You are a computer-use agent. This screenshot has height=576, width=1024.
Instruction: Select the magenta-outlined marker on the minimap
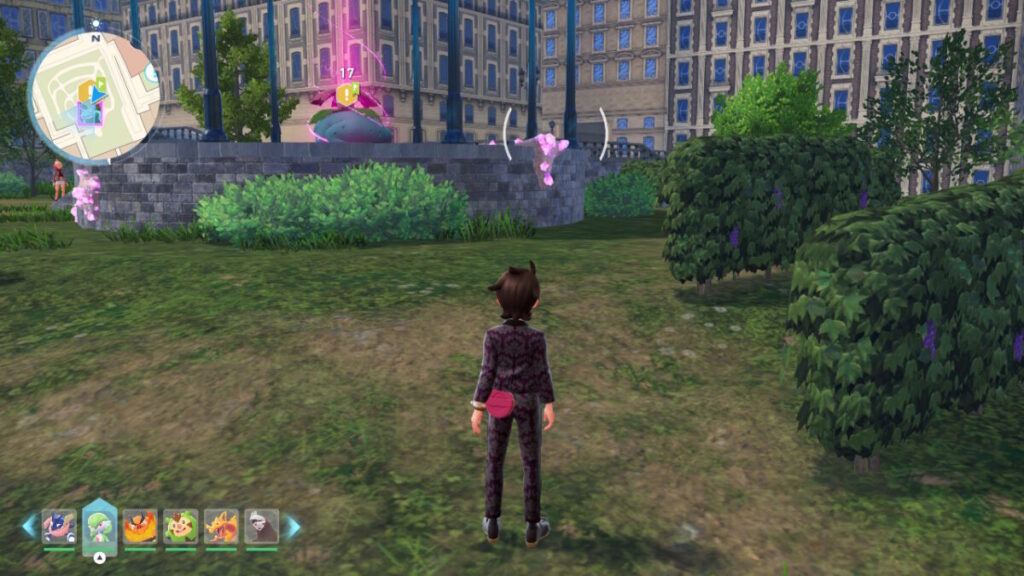(x=86, y=113)
